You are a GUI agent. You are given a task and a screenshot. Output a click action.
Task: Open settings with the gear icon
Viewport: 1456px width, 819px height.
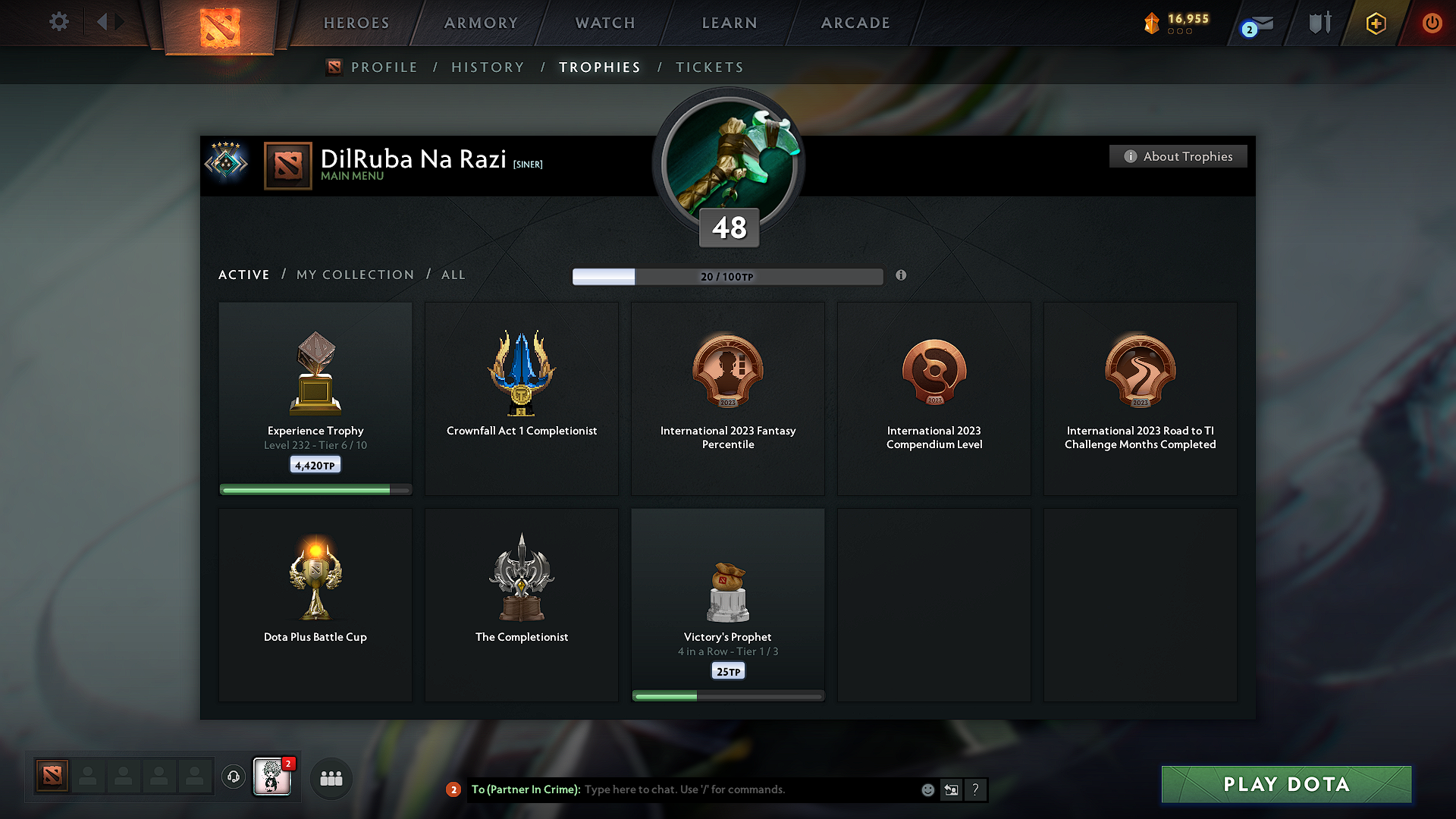click(x=58, y=22)
